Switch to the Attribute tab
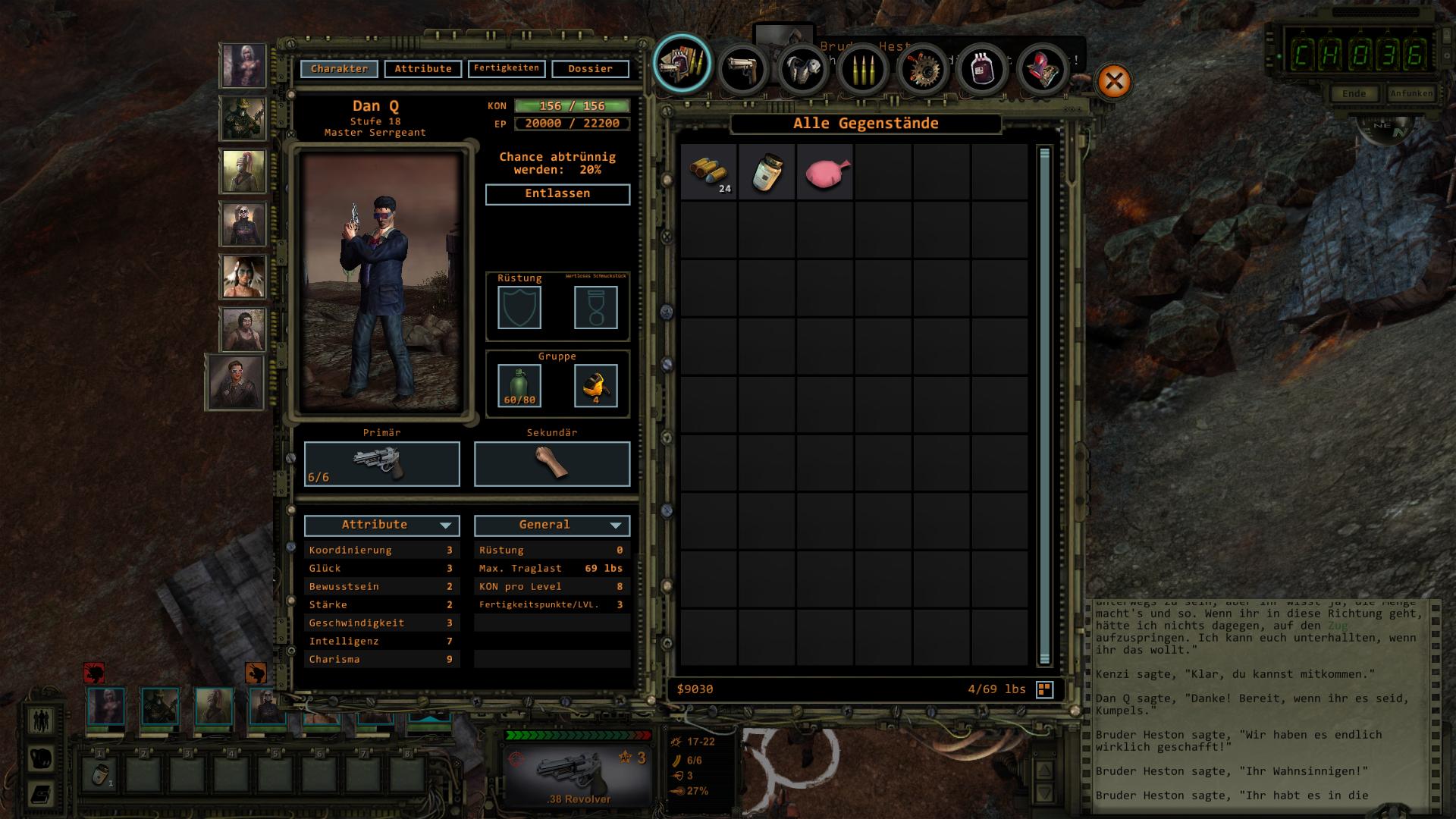This screenshot has height=819, width=1456. tap(422, 69)
